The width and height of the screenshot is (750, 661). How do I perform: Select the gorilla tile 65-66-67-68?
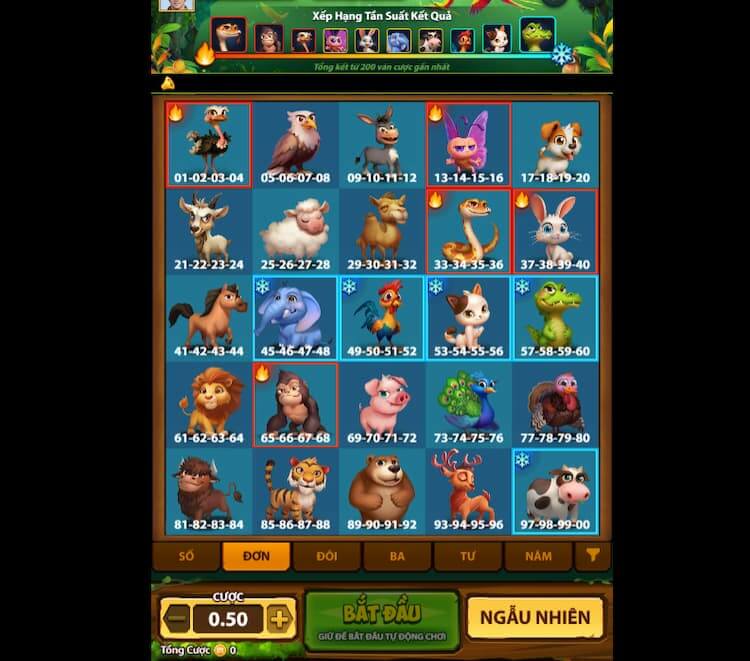pyautogui.click(x=295, y=405)
